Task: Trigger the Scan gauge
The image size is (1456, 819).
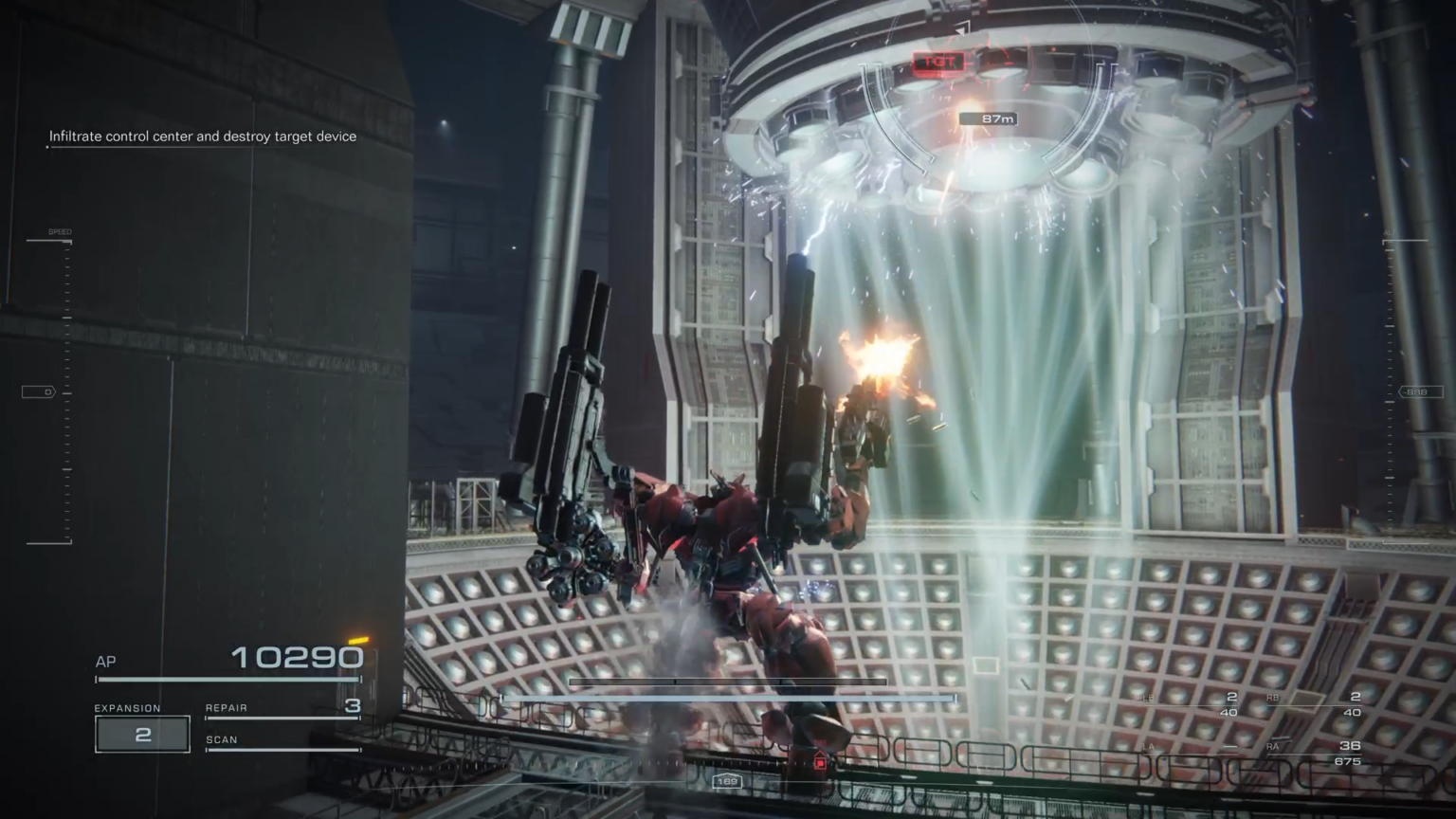Action: click(282, 742)
